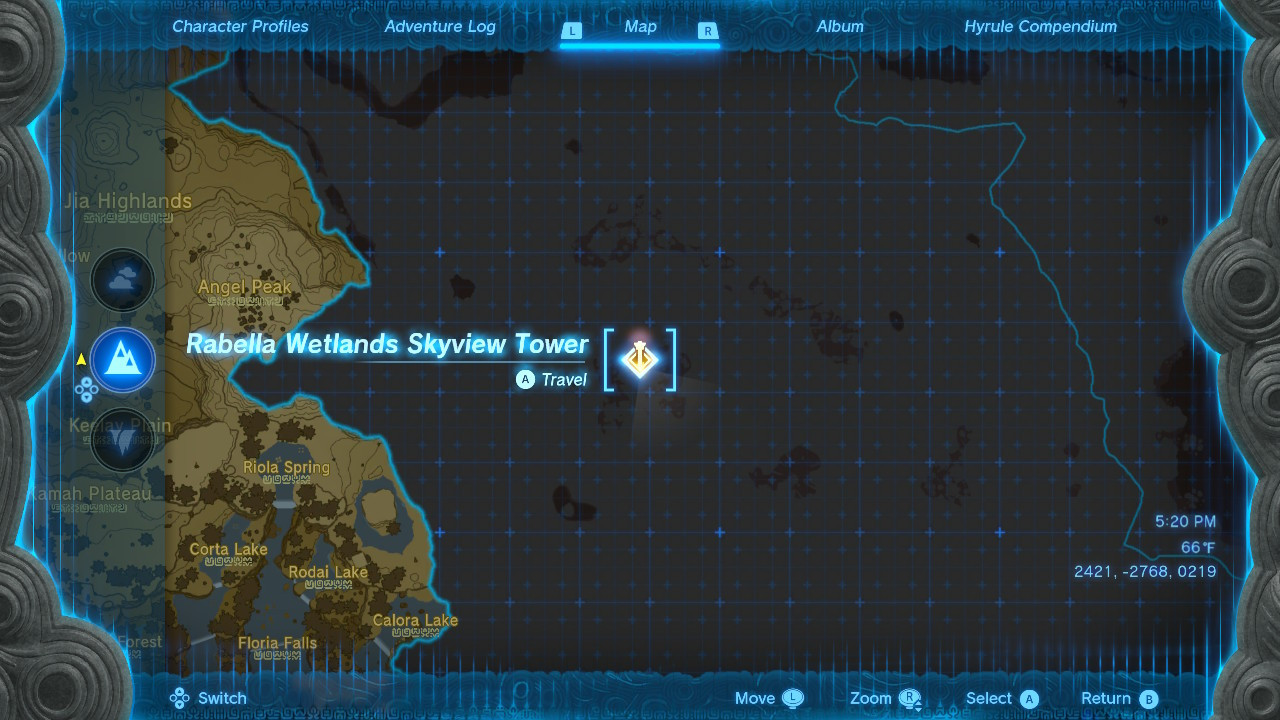
Task: Expand the Zoom control chevron near R-stick icon
Action: pyautogui.click(x=918, y=705)
